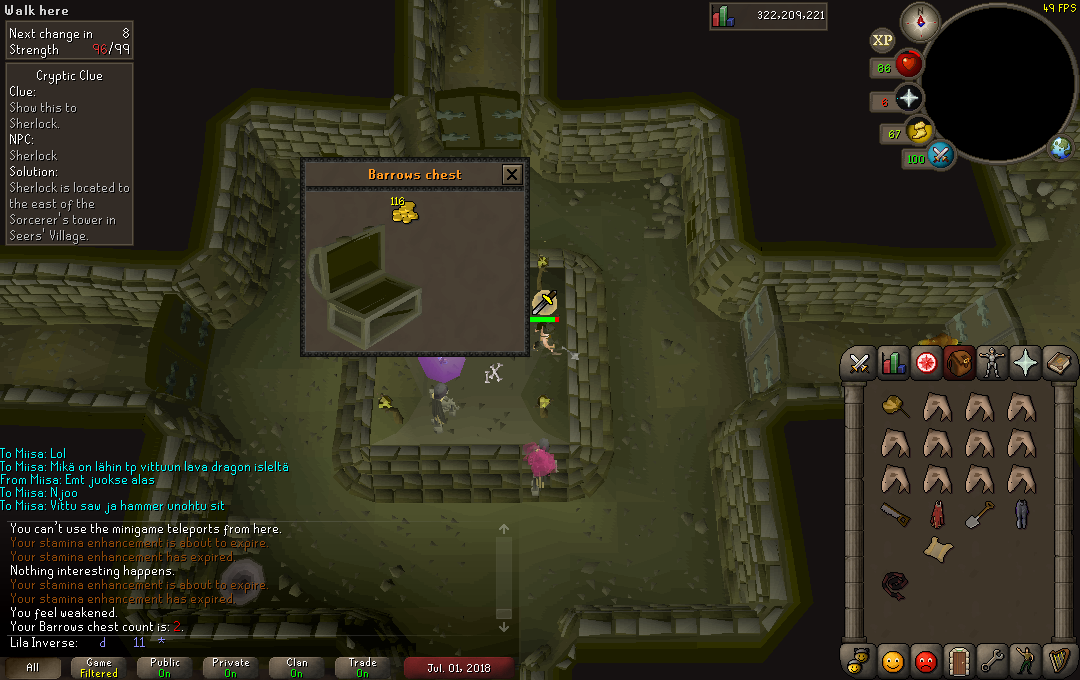This screenshot has width=1080, height=680.
Task: Activate quick-prayers with the prayer orb
Action: 908,98
